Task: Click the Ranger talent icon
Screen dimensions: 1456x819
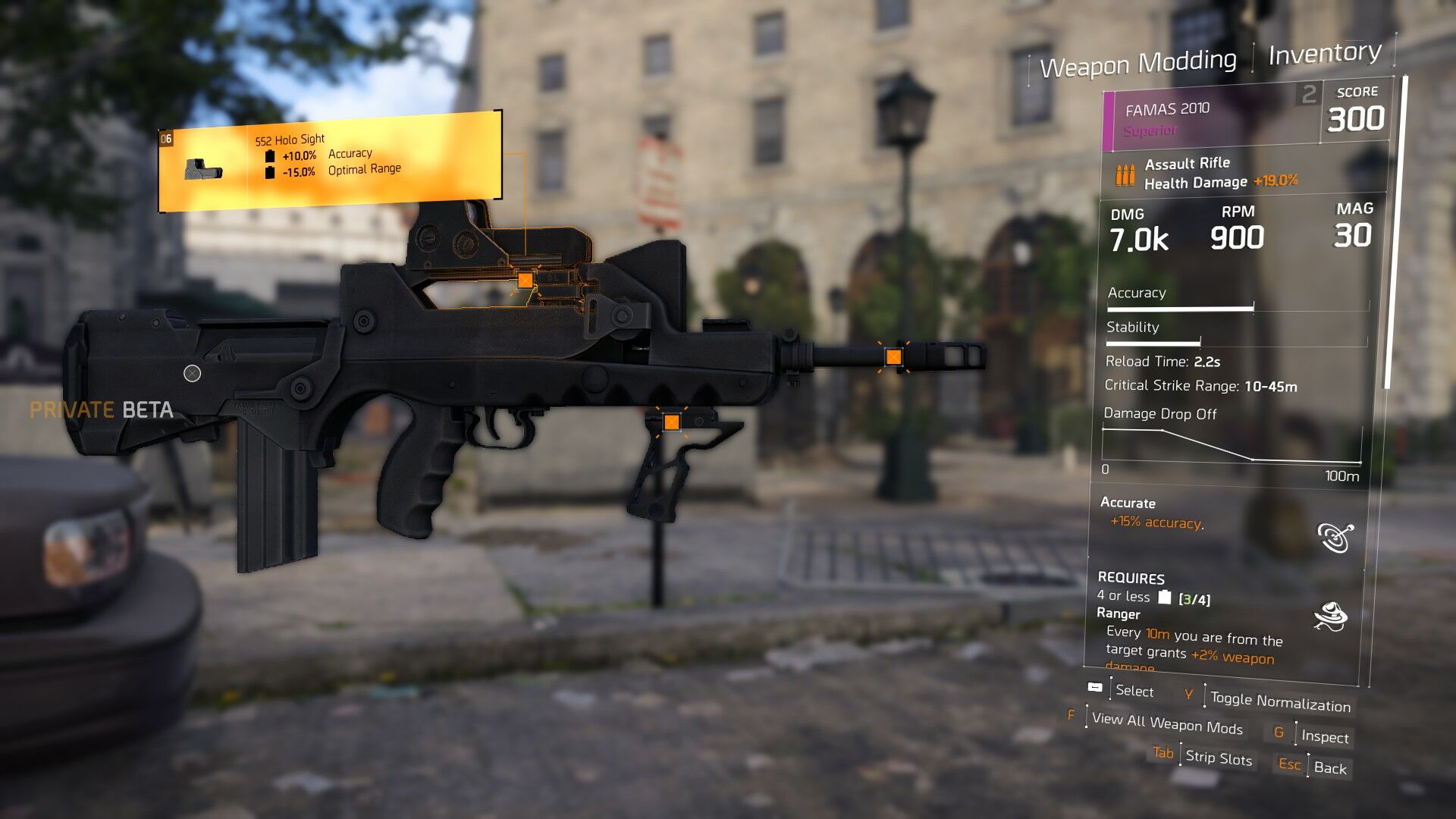Action: (x=1330, y=617)
